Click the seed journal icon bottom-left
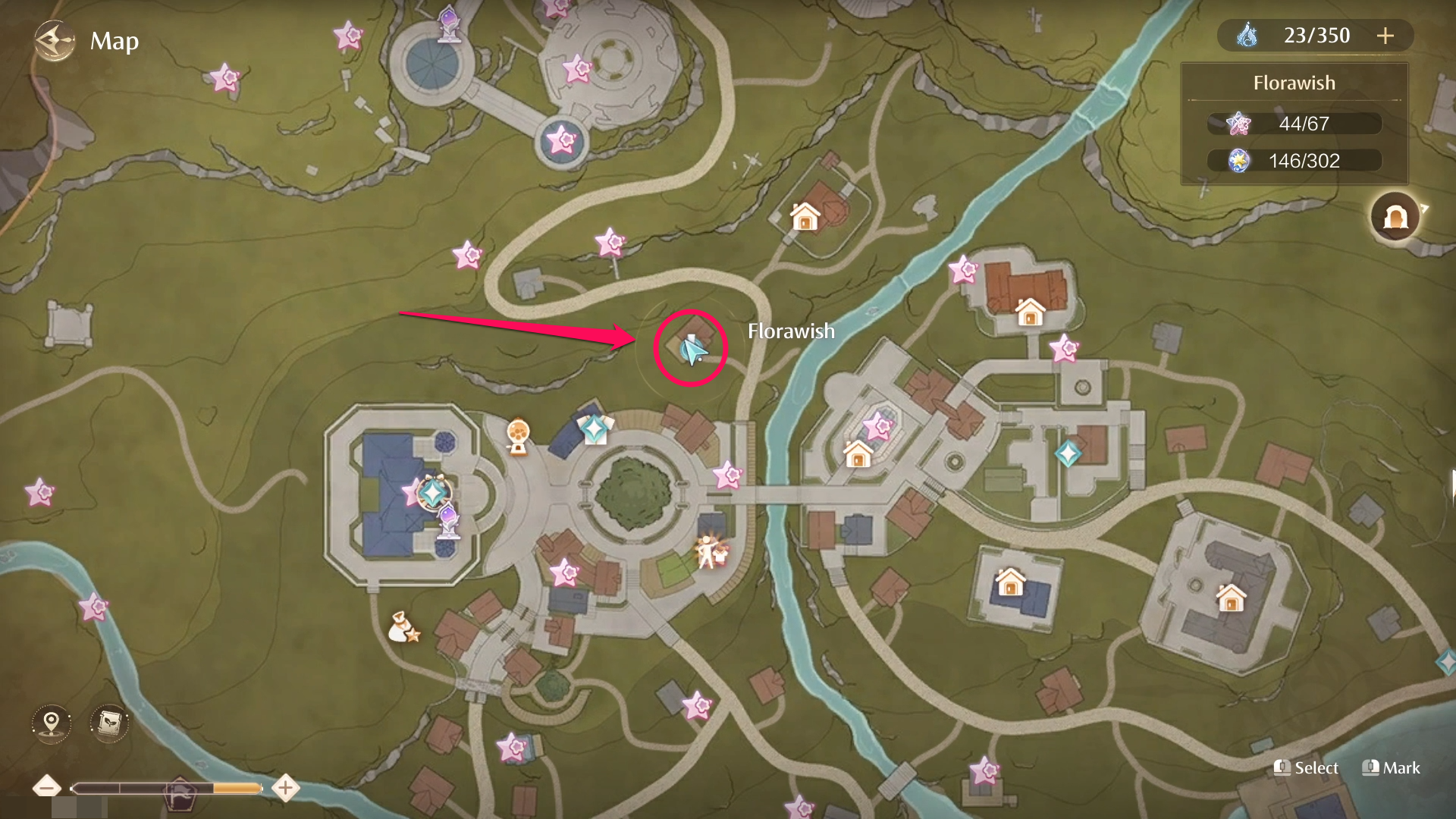 108,723
